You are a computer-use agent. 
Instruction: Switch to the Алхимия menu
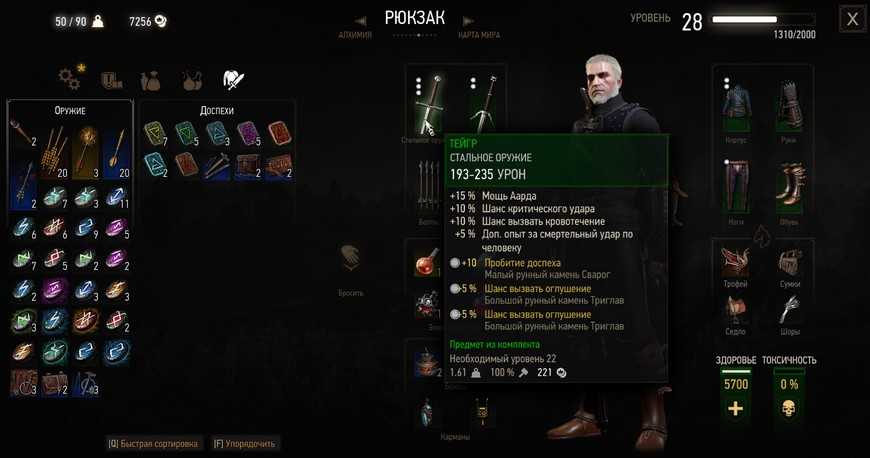pos(355,36)
